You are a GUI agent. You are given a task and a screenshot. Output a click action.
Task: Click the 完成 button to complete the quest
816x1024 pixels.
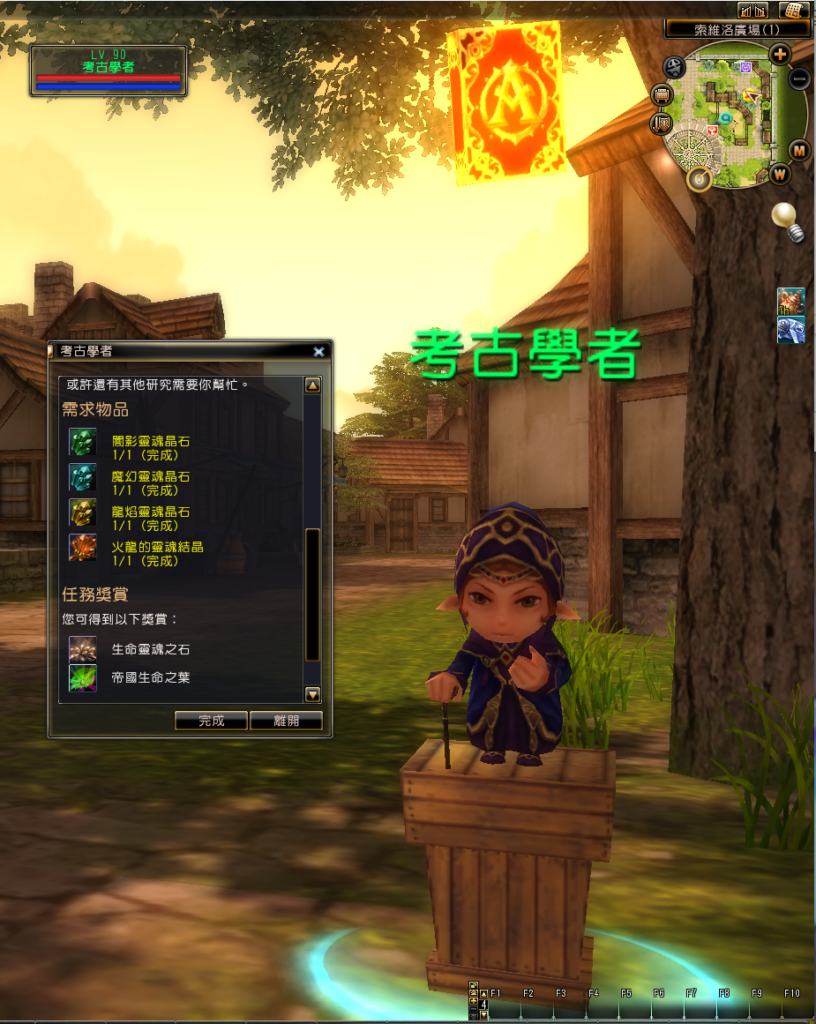tap(211, 720)
